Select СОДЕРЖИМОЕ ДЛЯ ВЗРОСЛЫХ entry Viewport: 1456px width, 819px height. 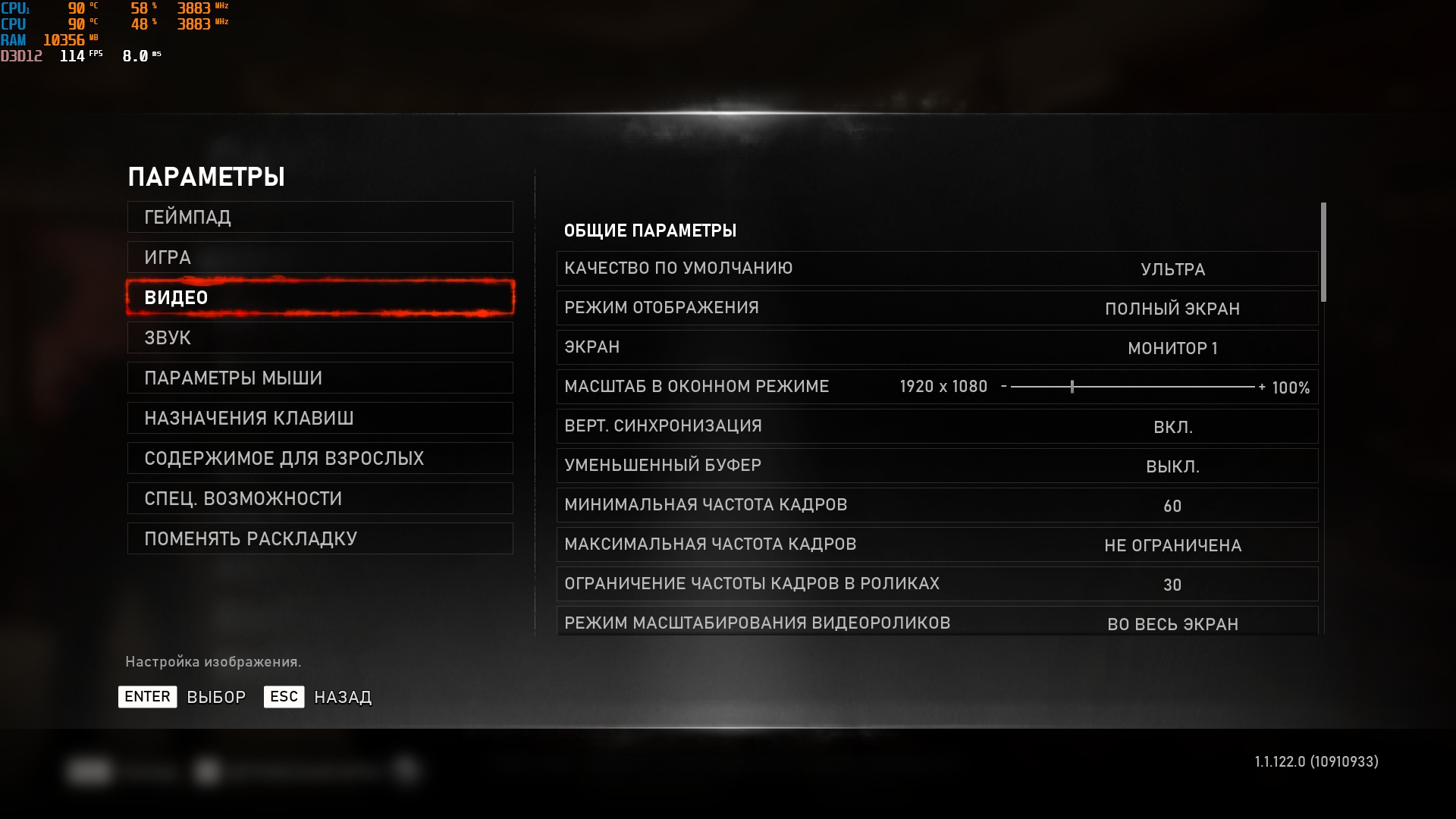tap(320, 459)
